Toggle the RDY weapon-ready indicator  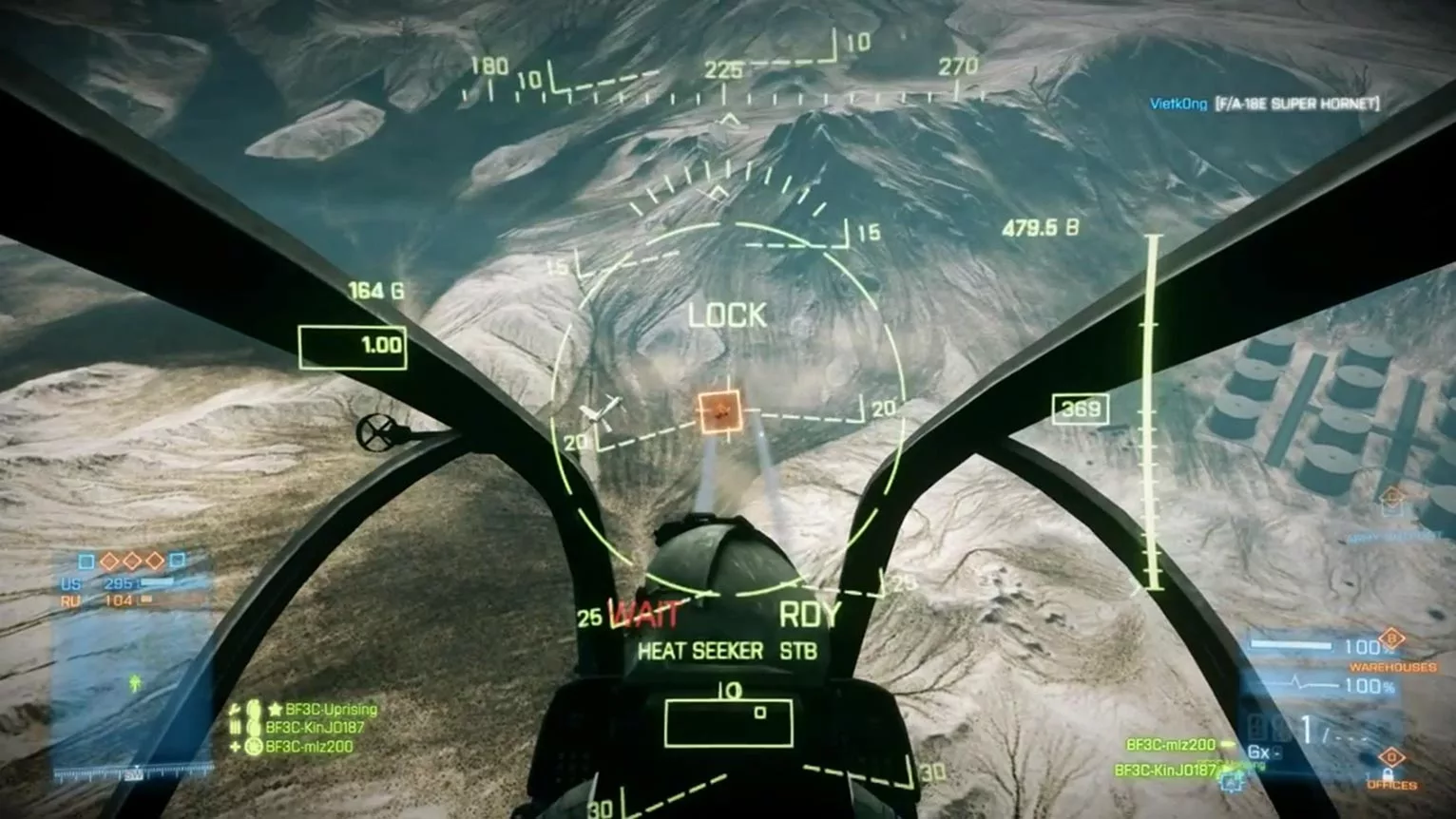point(810,613)
